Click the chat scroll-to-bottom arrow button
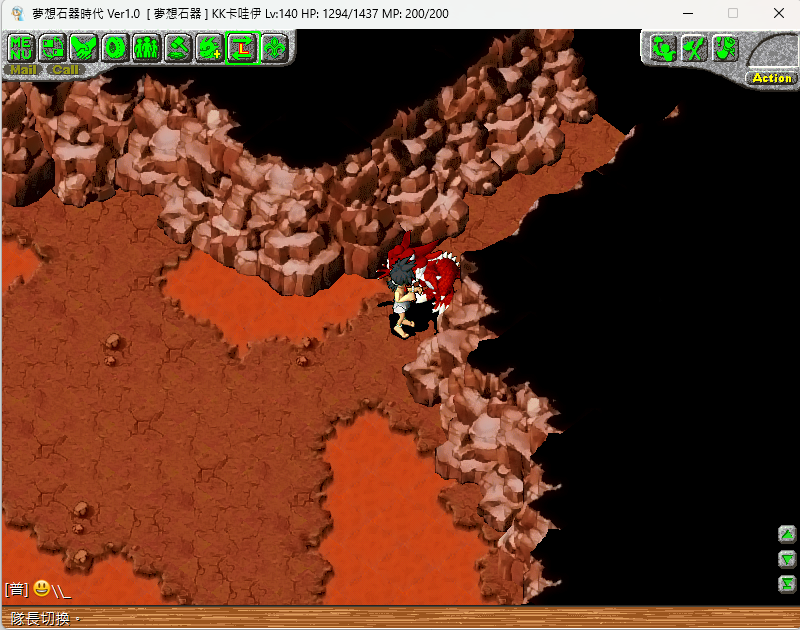800x630 pixels. click(787, 583)
